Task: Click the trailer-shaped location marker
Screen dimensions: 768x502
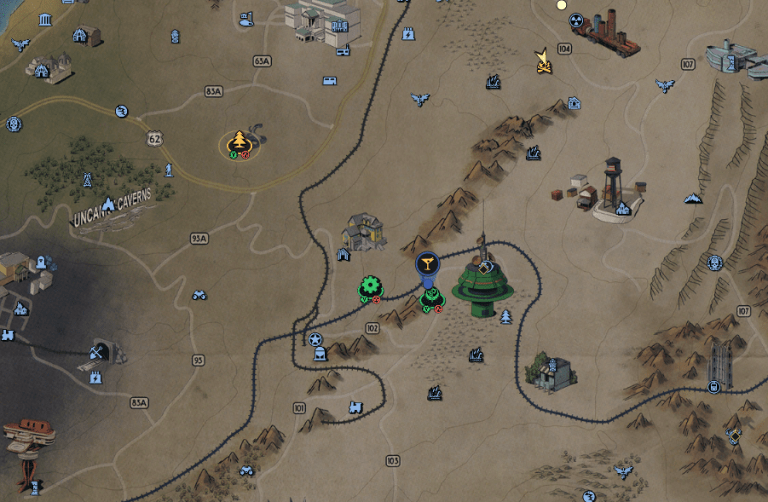Action: (x=329, y=80)
